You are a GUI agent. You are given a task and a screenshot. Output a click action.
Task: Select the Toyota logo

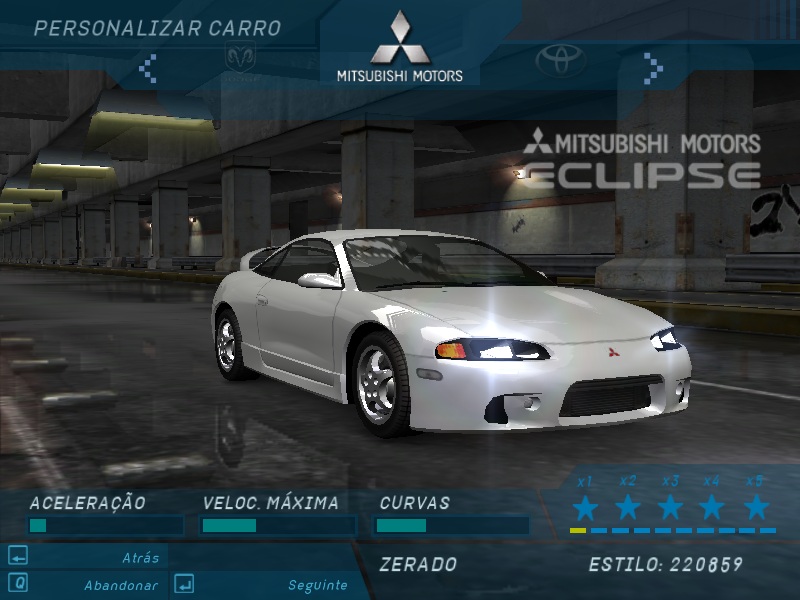pyautogui.click(x=561, y=60)
